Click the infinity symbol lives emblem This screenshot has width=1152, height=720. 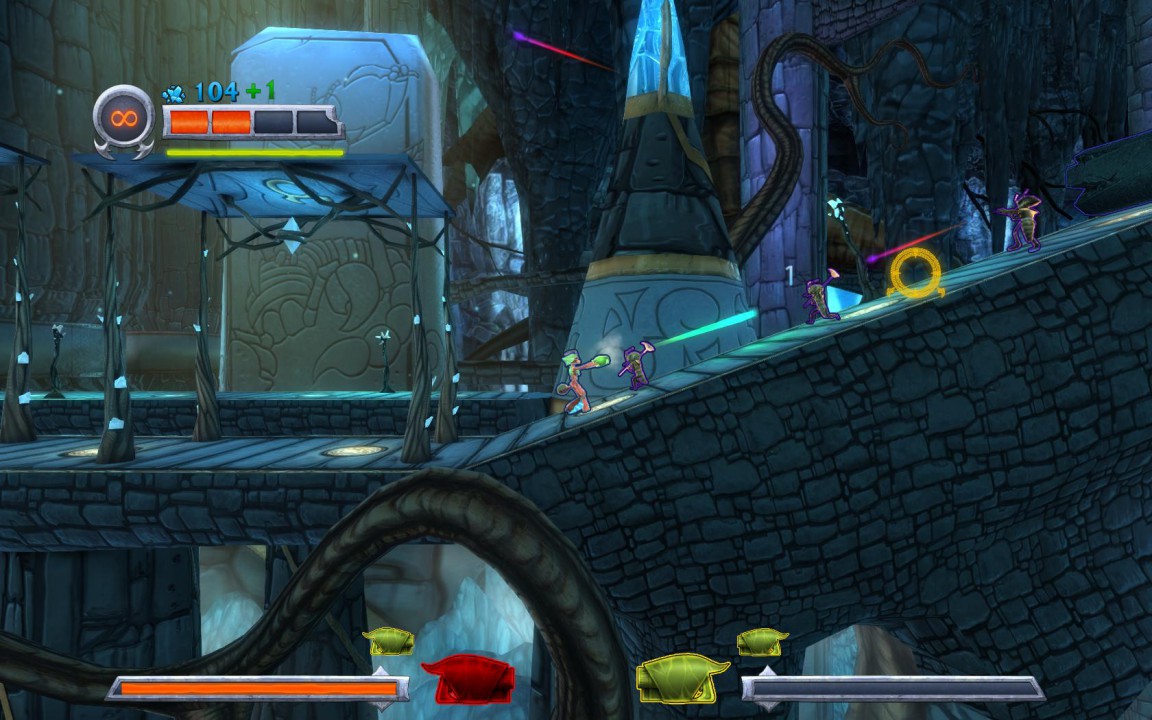124,118
